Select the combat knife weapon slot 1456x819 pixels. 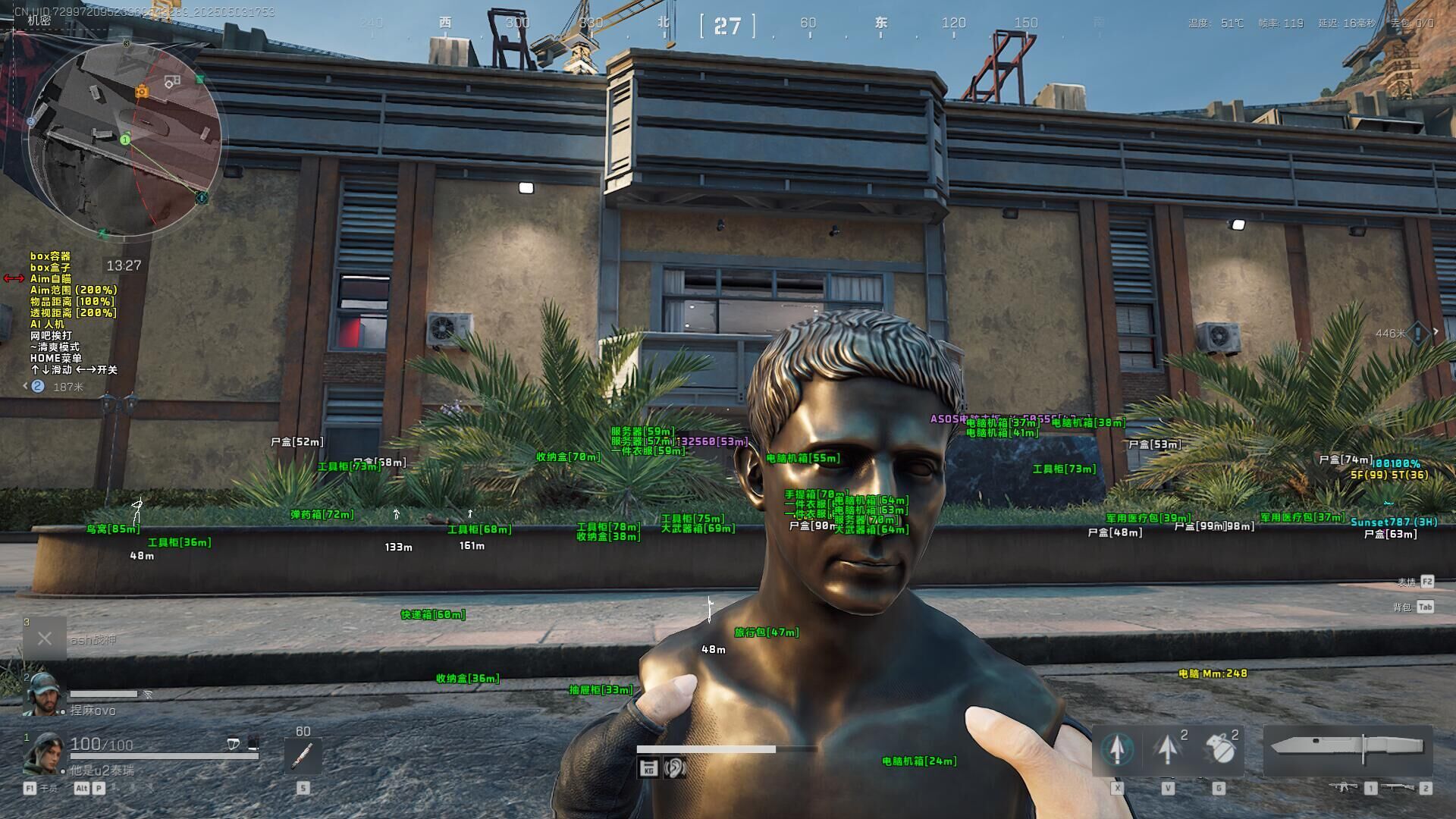pyautogui.click(x=1347, y=748)
